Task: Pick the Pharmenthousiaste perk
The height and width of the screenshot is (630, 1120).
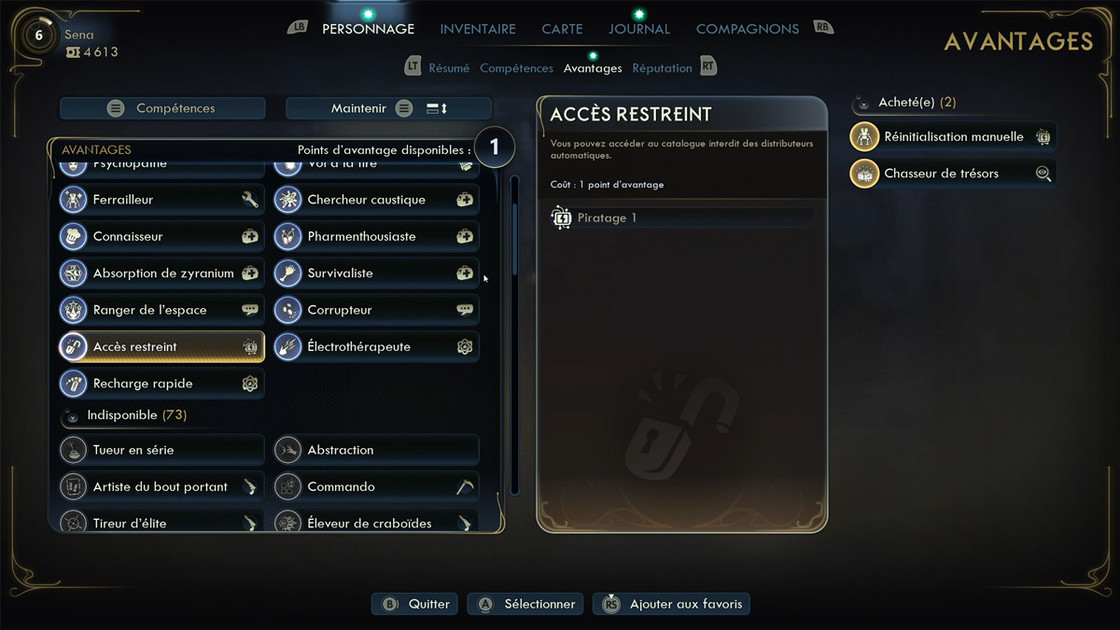Action: (376, 237)
